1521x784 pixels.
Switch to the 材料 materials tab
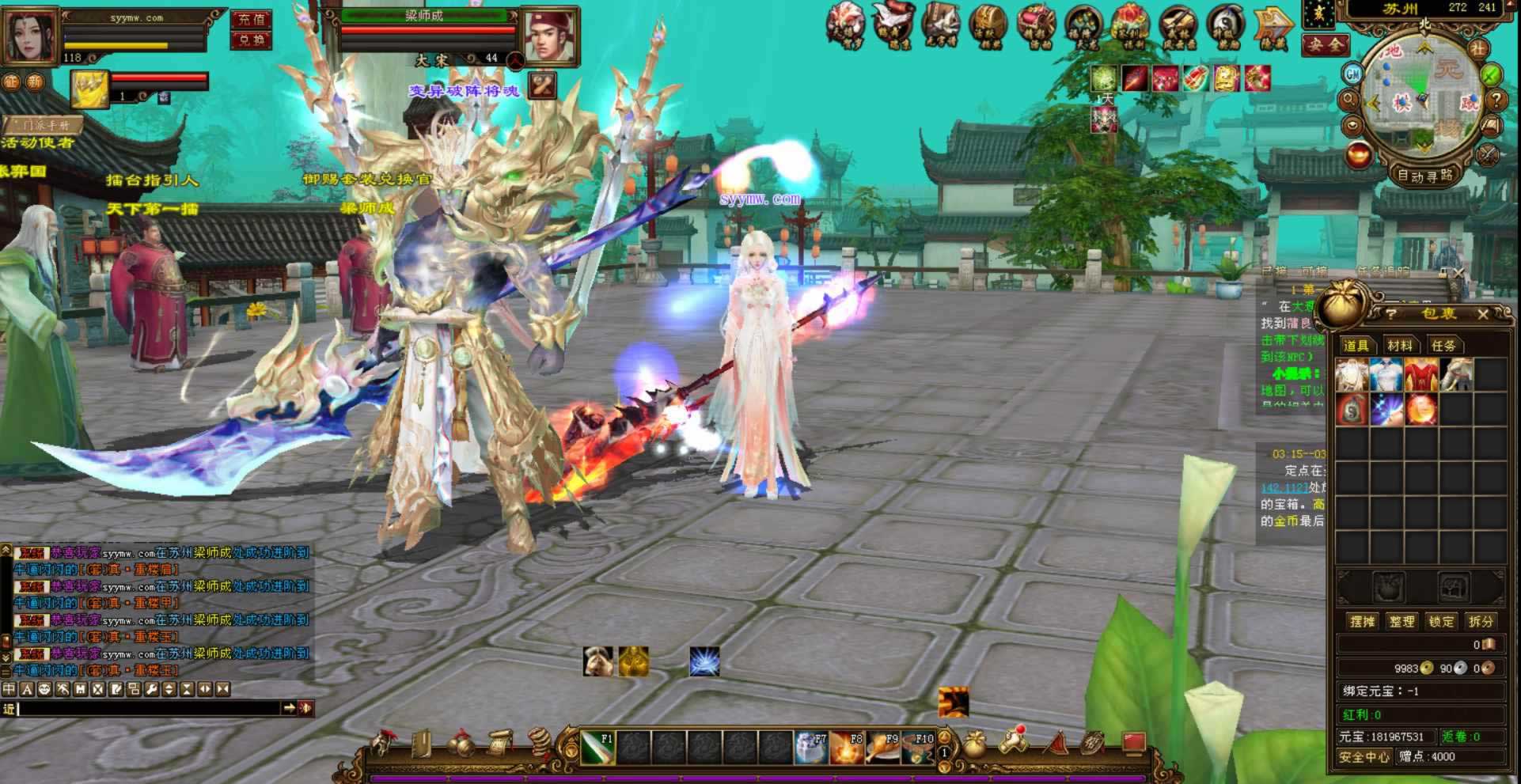tap(1399, 346)
